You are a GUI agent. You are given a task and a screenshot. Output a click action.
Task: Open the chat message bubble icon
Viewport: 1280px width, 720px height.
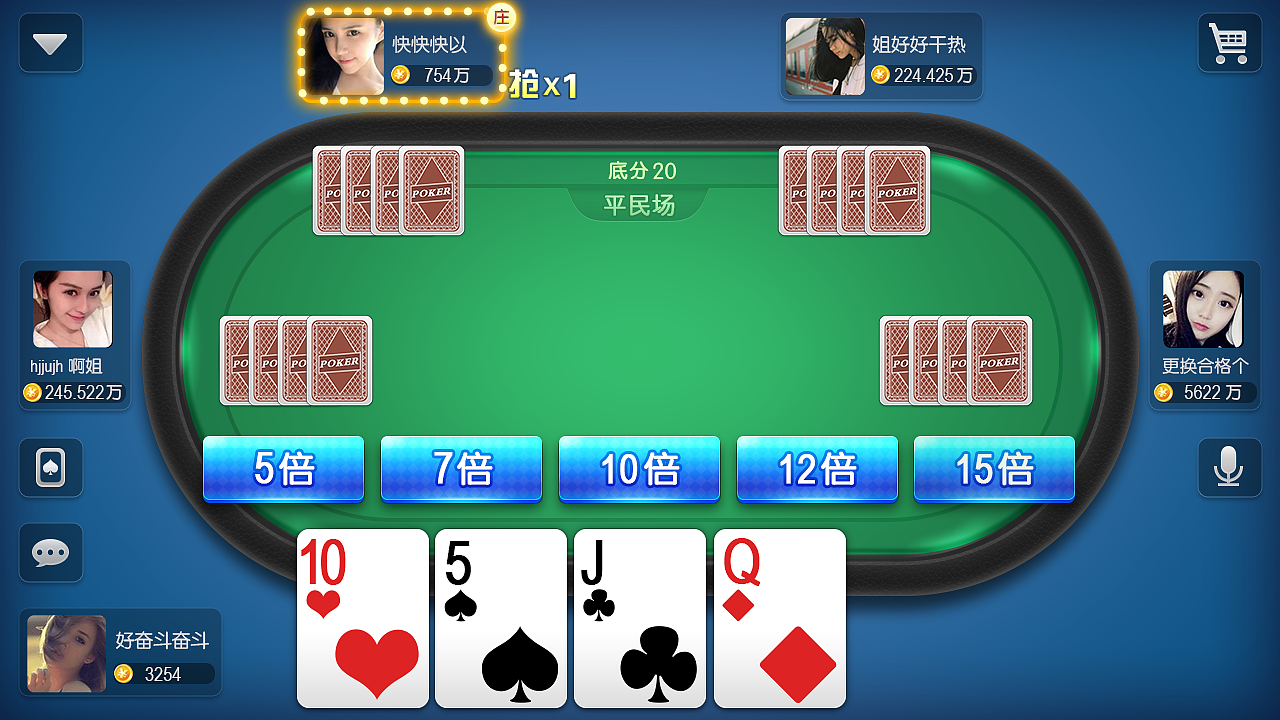(x=50, y=552)
